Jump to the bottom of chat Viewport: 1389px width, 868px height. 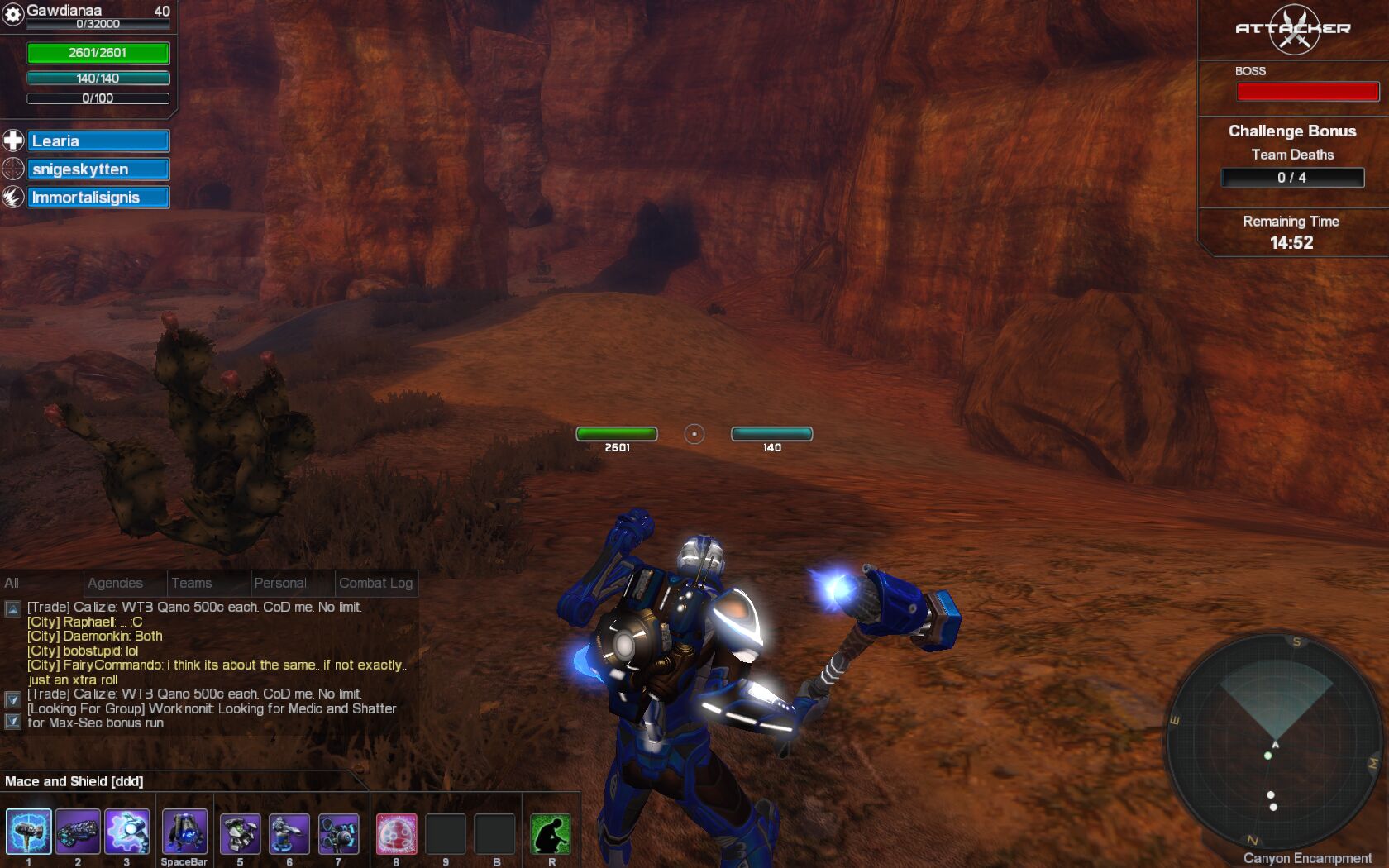pos(12,721)
